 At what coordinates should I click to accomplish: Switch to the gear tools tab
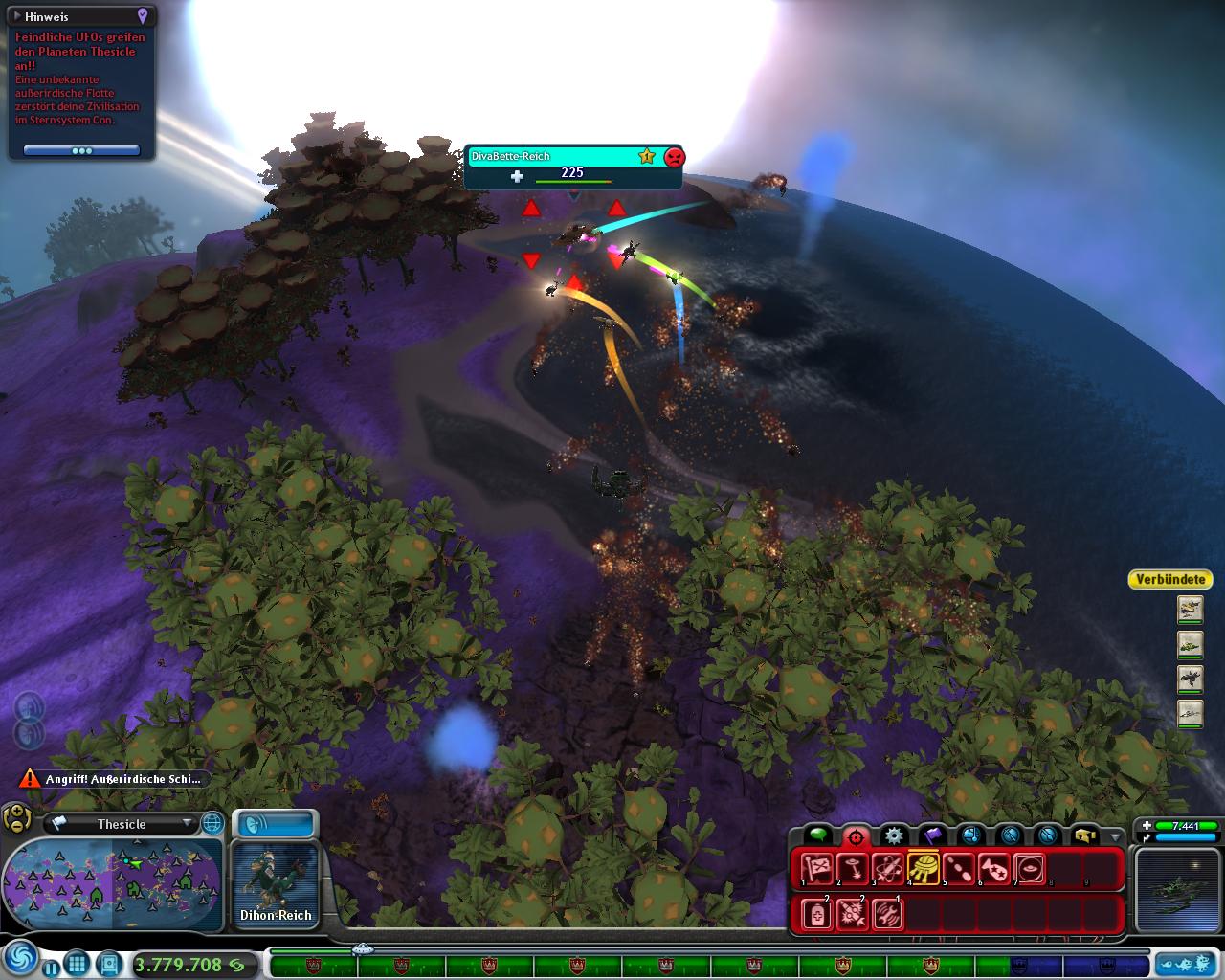point(894,835)
